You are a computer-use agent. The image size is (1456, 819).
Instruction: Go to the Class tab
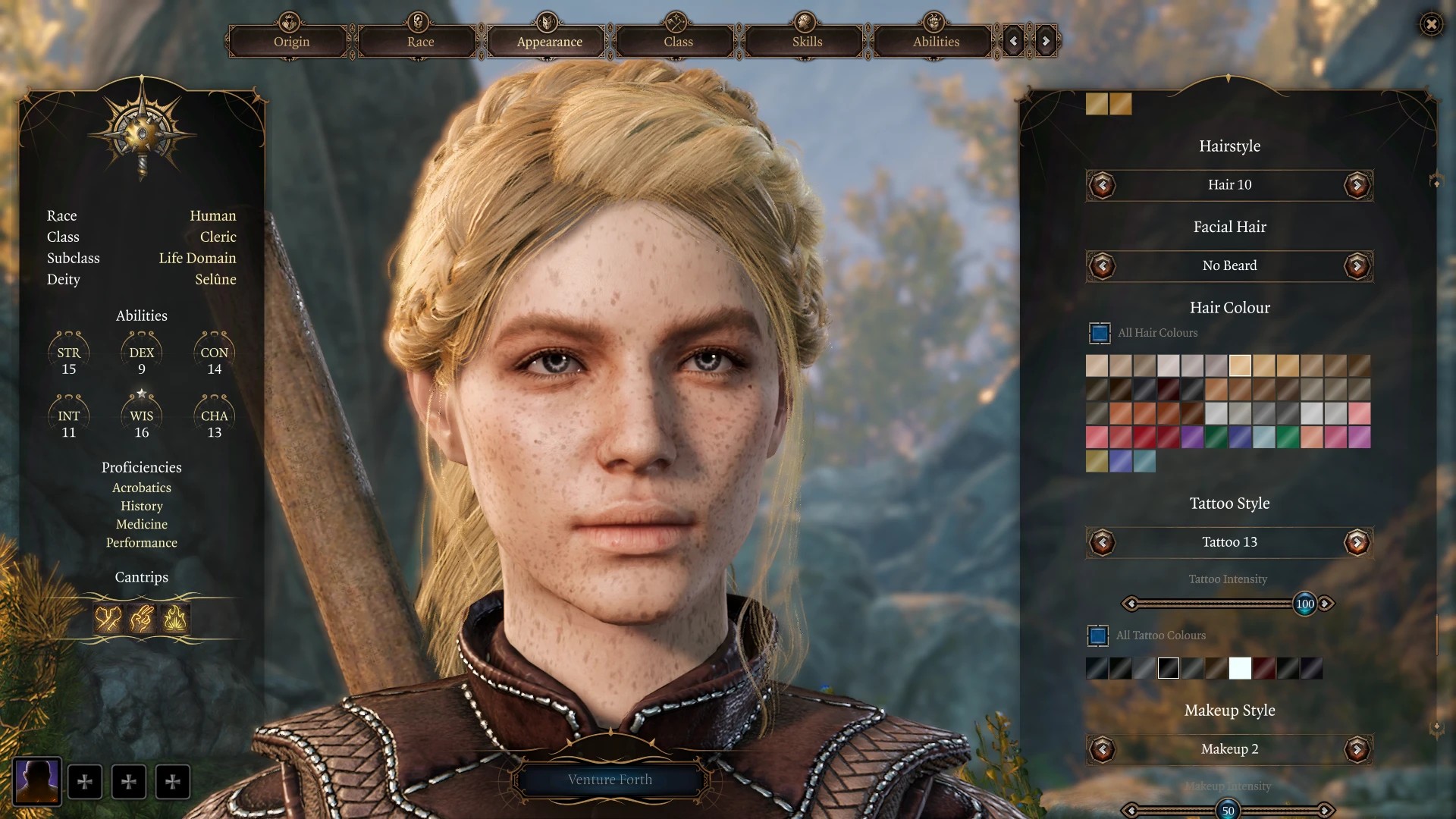point(678,42)
